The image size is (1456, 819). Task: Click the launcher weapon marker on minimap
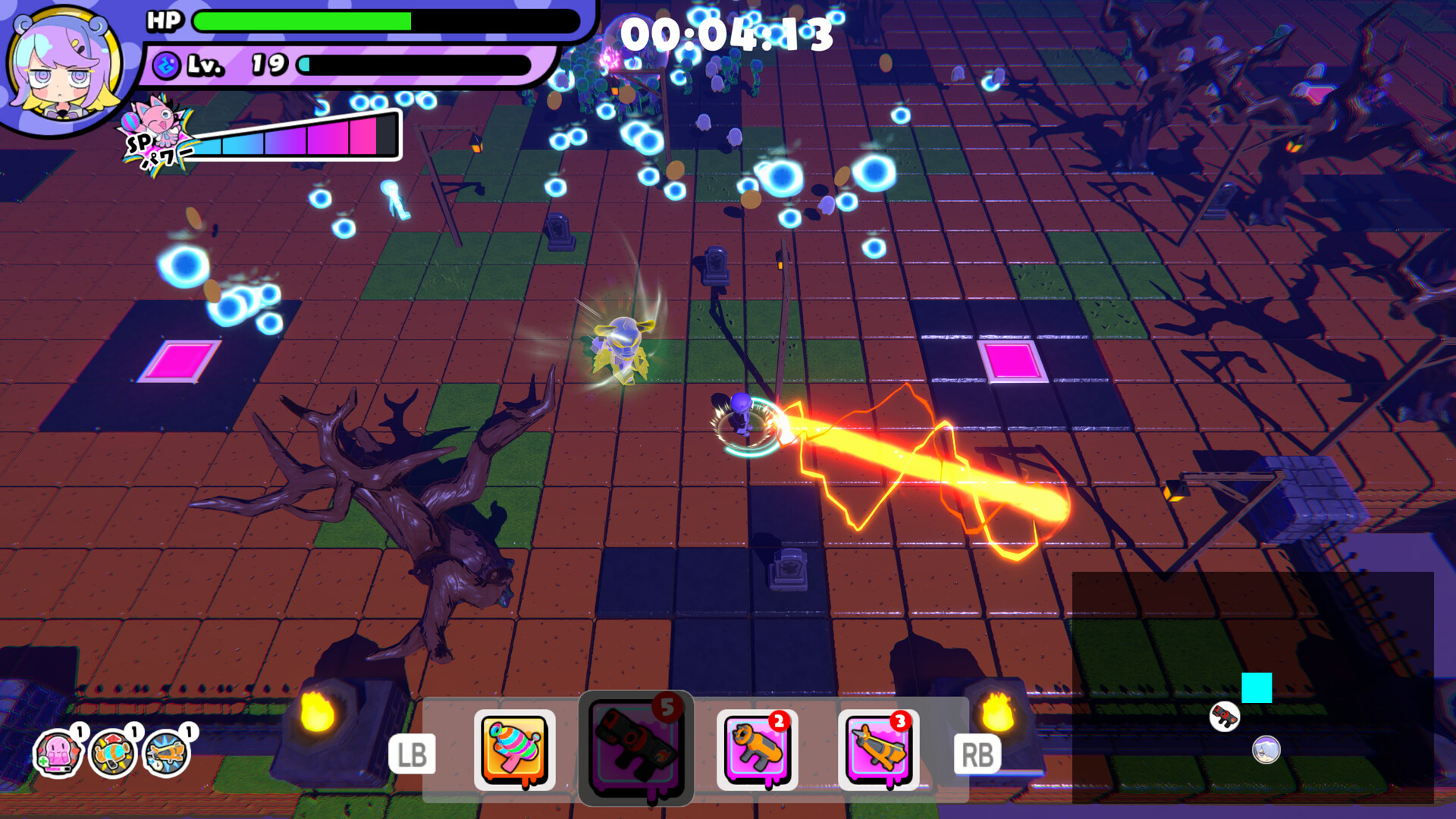(x=1224, y=716)
